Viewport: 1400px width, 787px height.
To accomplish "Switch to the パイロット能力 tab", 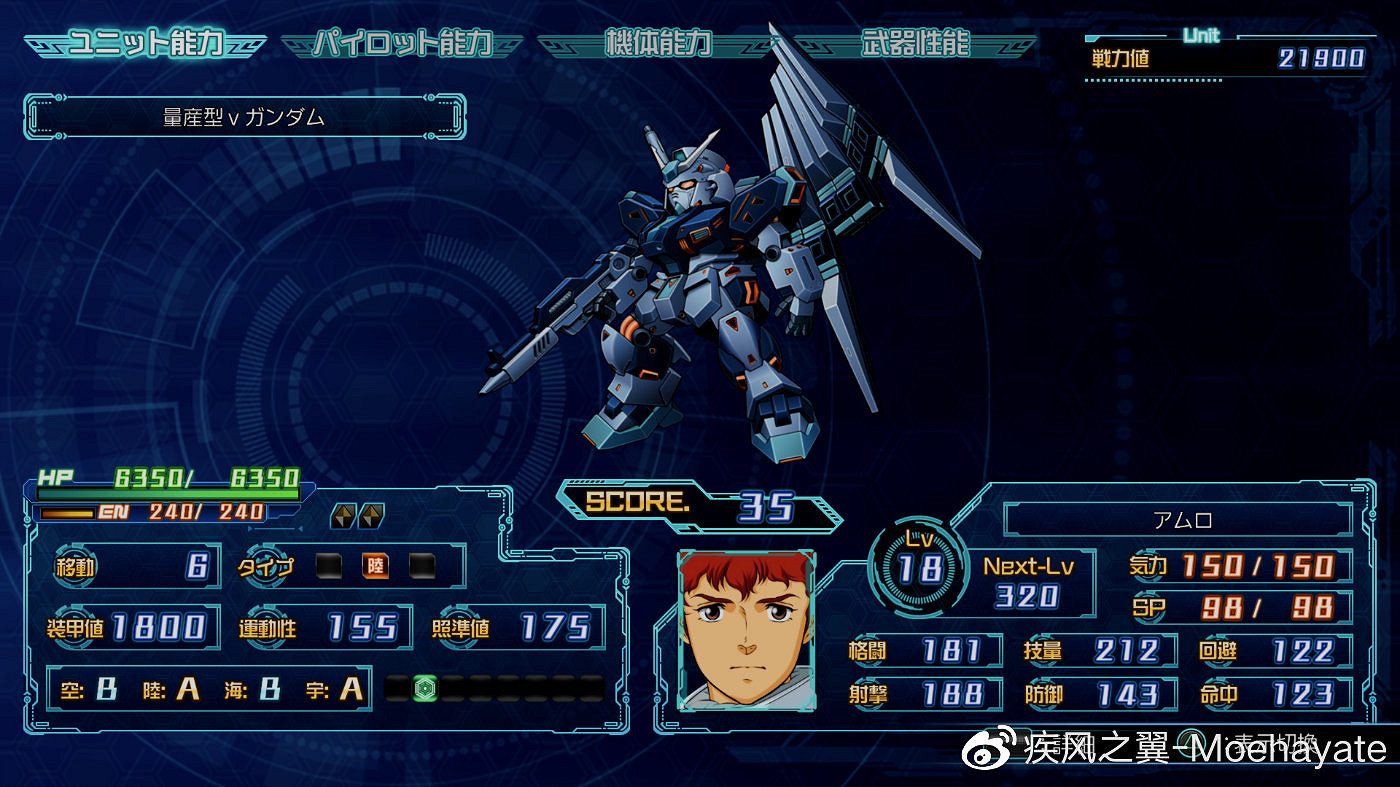I will click(402, 44).
